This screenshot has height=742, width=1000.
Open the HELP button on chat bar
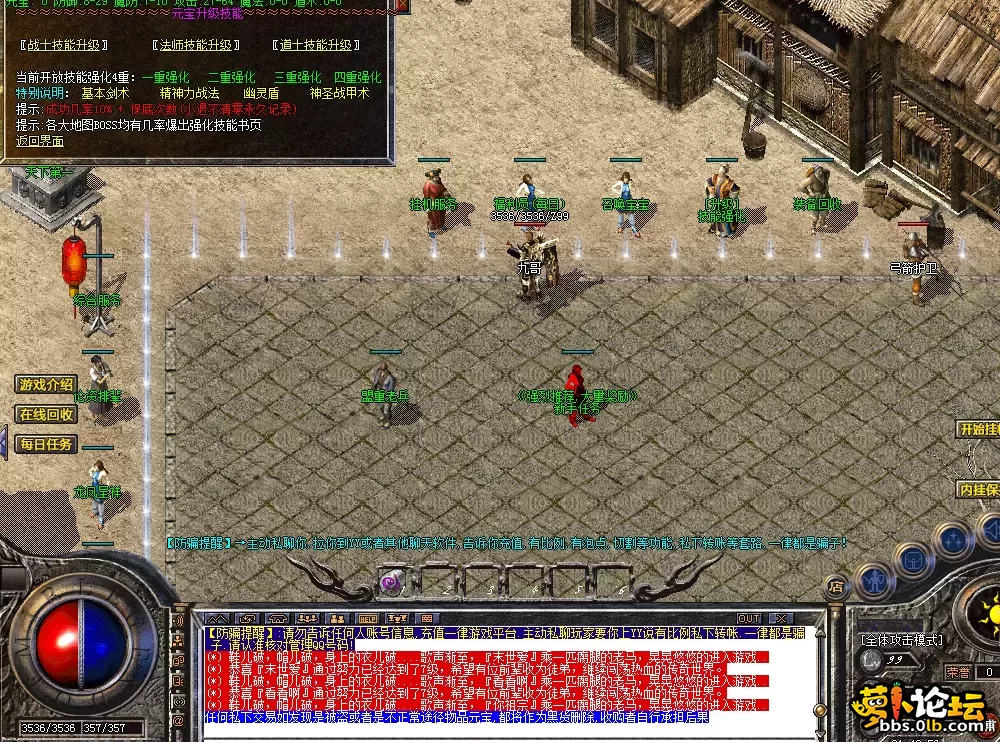pyautogui.click(x=368, y=618)
